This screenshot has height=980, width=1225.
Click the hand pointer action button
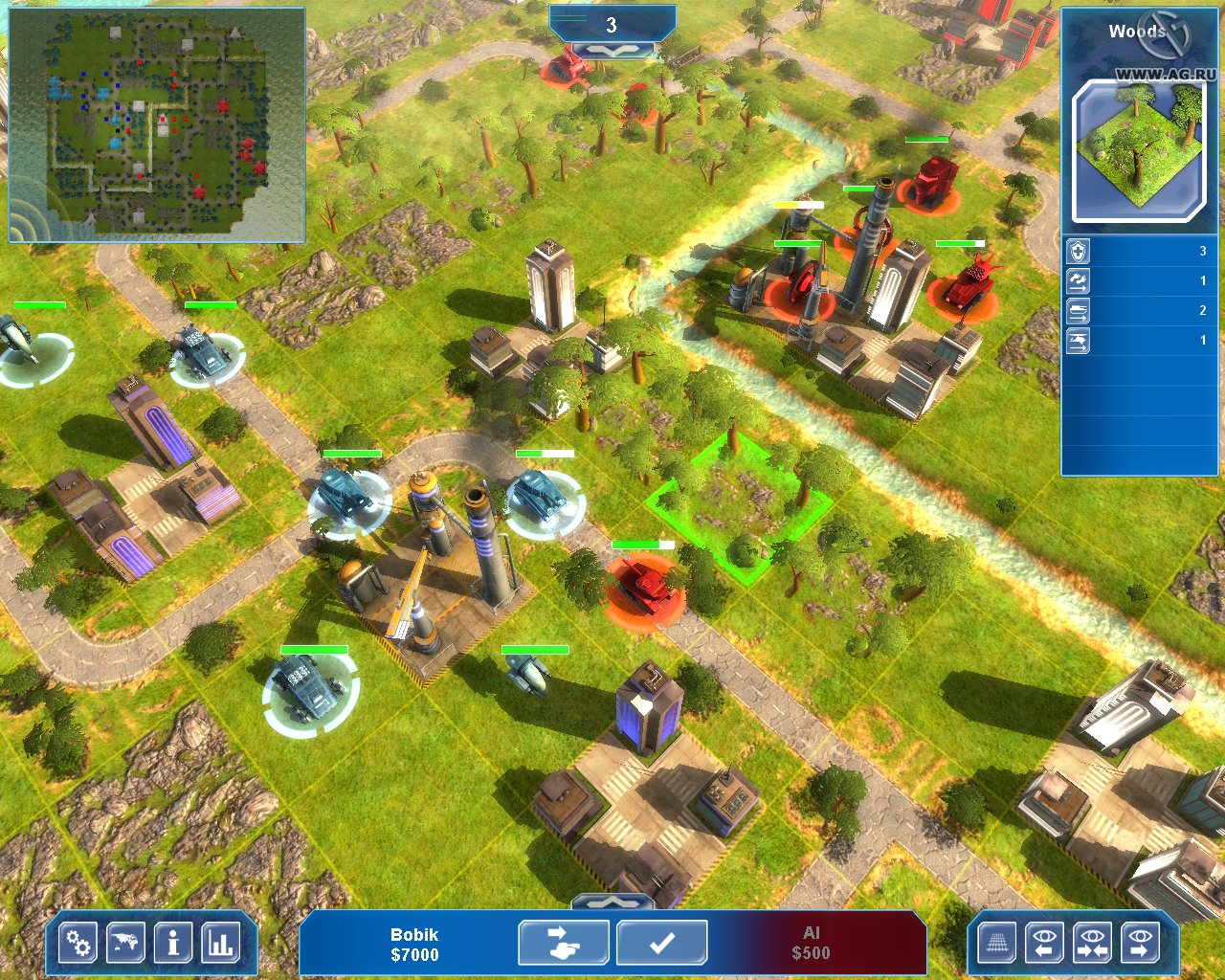pyautogui.click(x=563, y=944)
